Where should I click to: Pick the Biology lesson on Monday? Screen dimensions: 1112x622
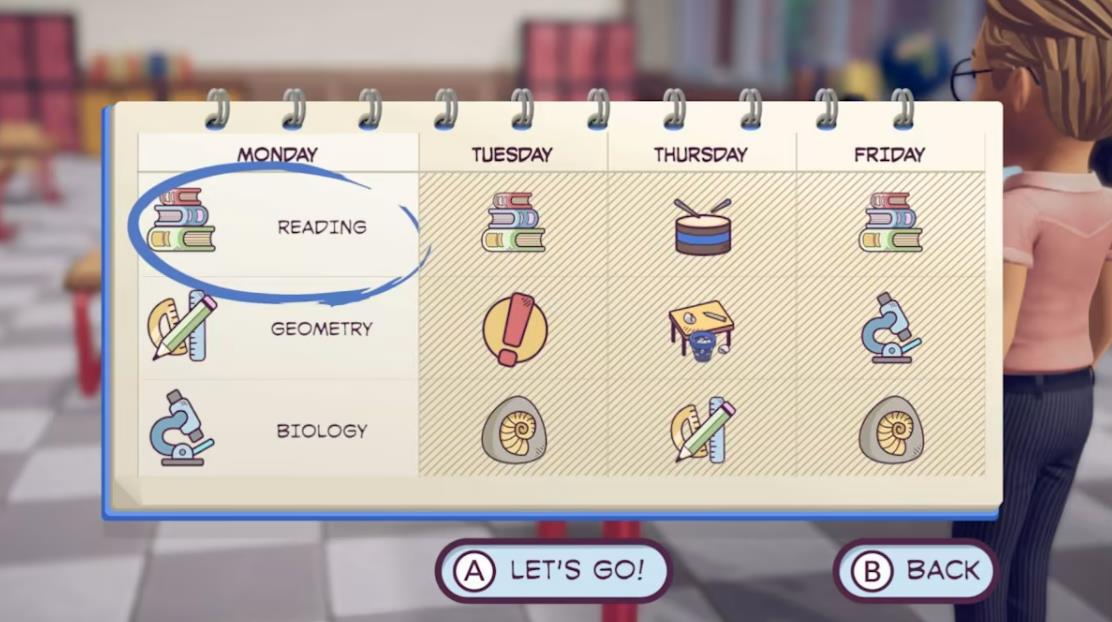pyautogui.click(x=277, y=430)
